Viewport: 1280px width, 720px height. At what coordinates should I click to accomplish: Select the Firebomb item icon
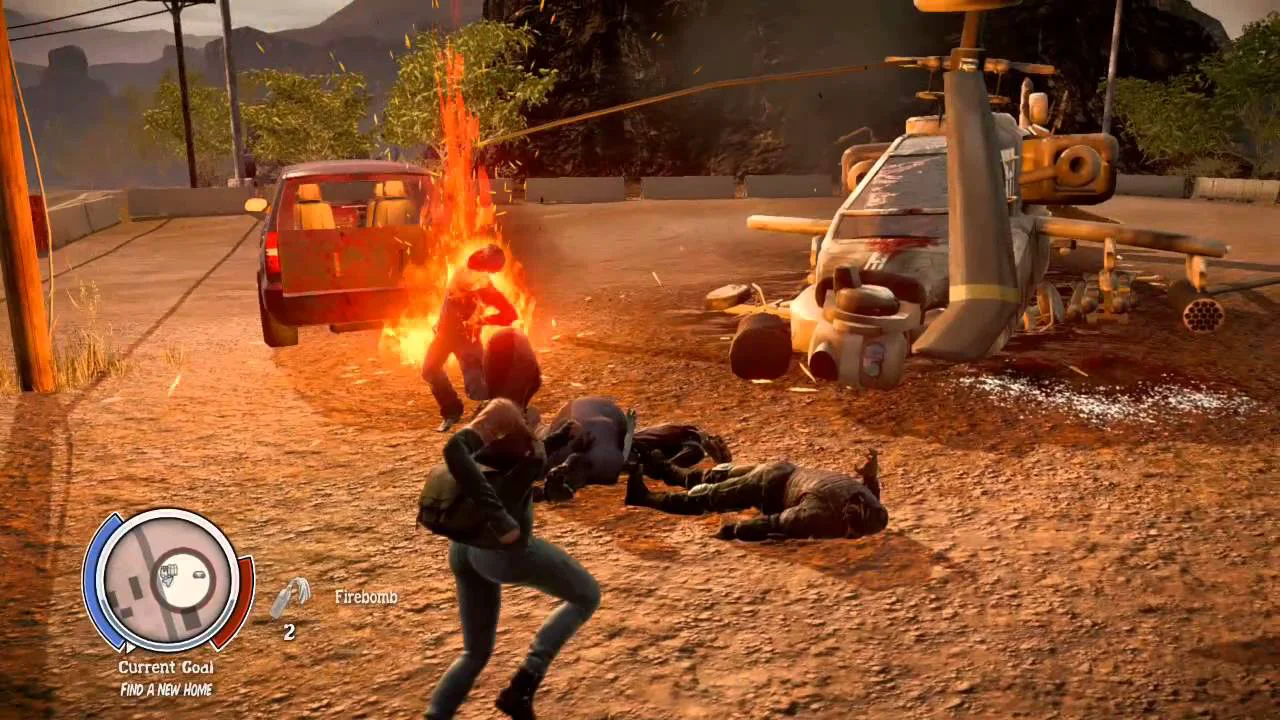point(288,598)
